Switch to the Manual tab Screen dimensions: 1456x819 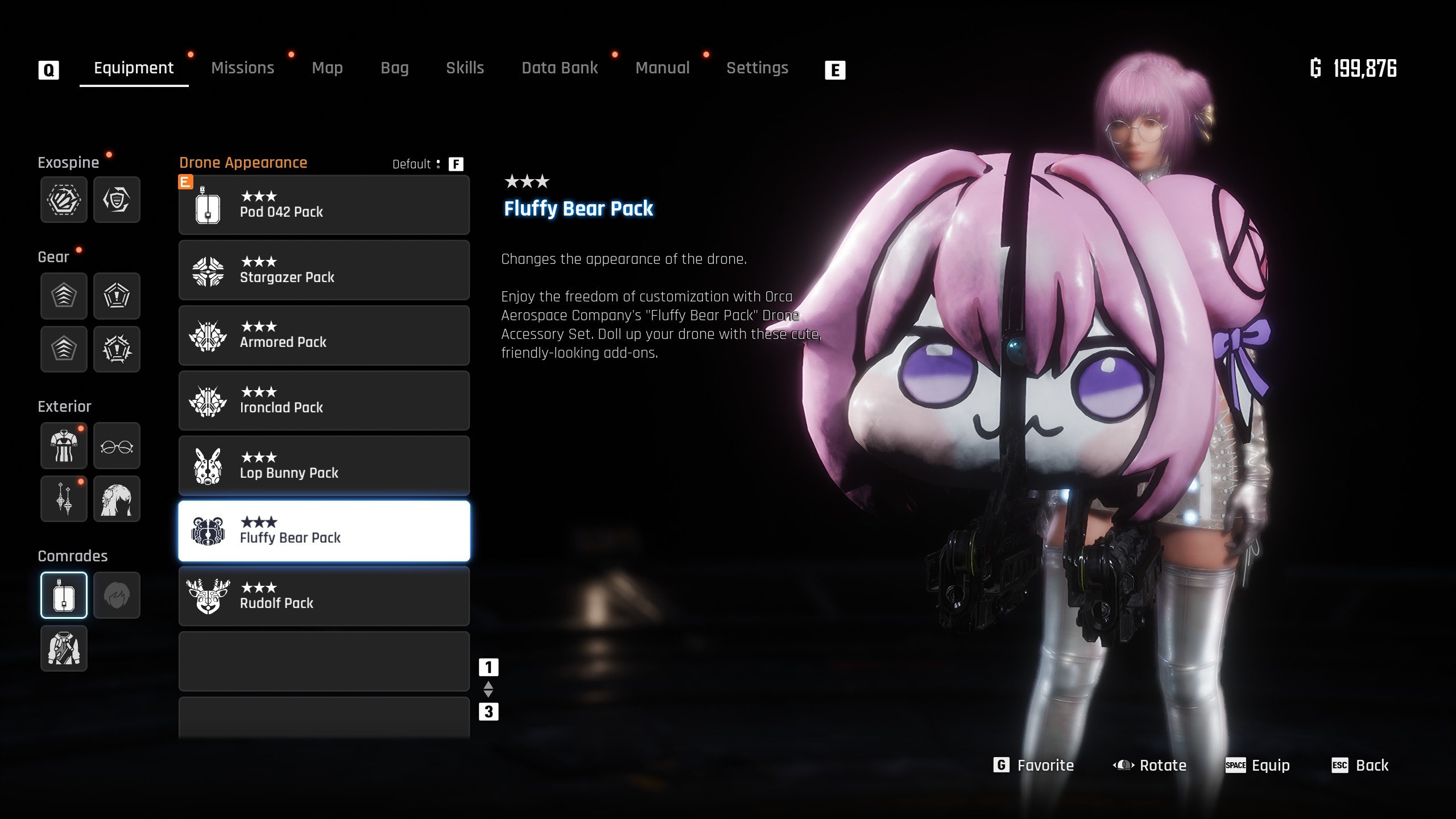[662, 68]
